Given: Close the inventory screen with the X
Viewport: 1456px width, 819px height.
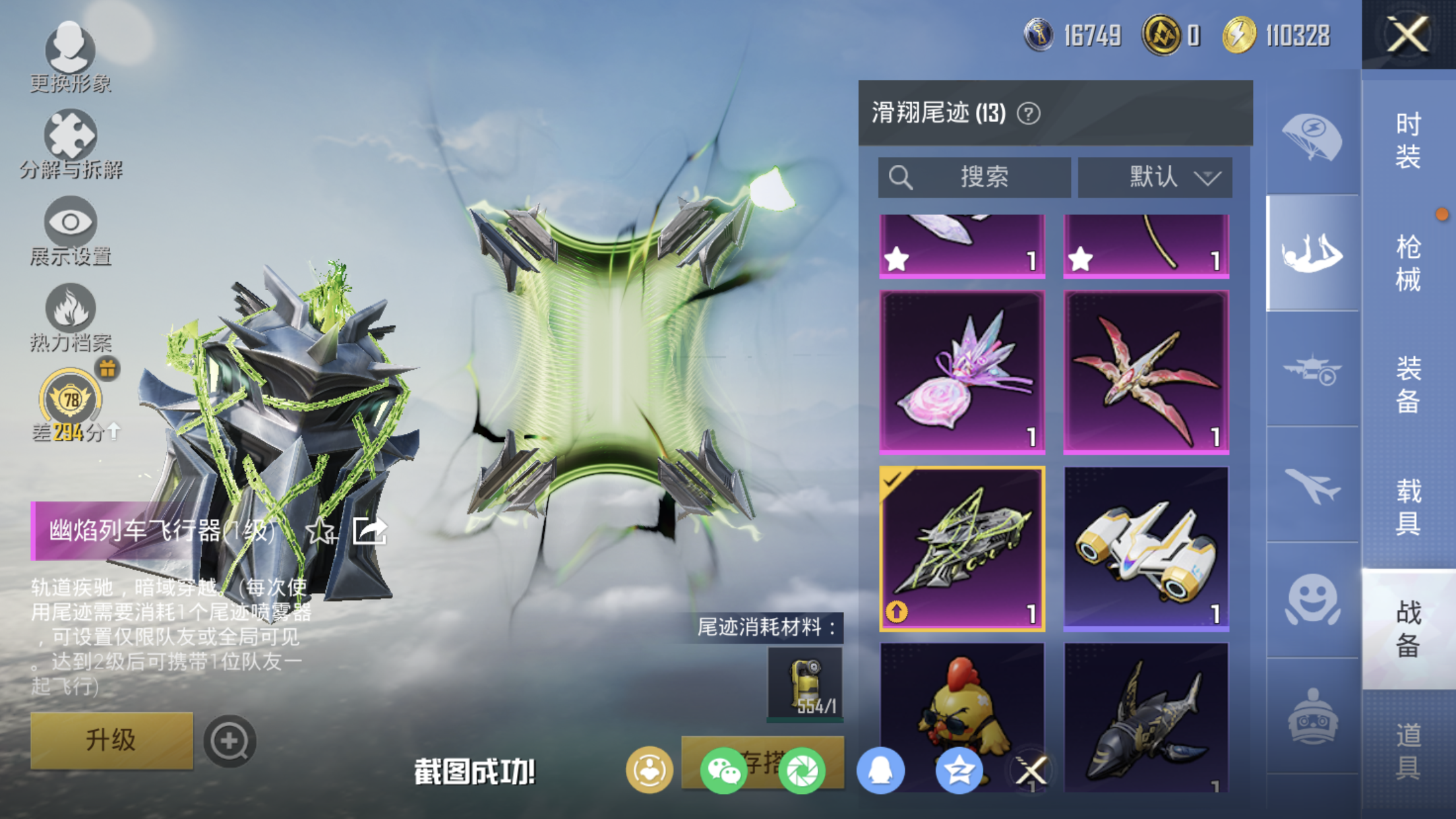Looking at the screenshot, I should (1408, 34).
